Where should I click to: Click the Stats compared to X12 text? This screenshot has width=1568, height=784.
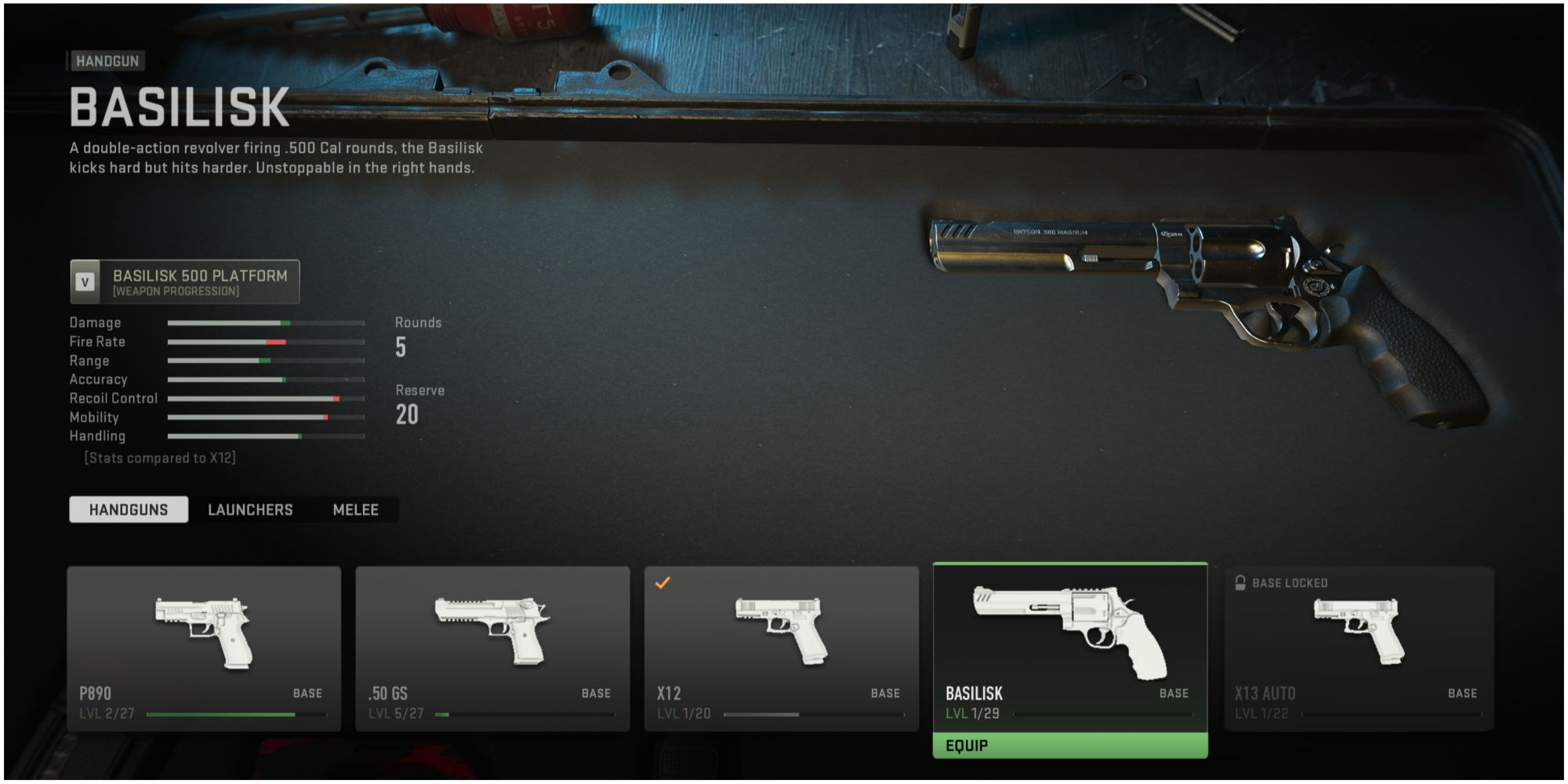pos(159,458)
